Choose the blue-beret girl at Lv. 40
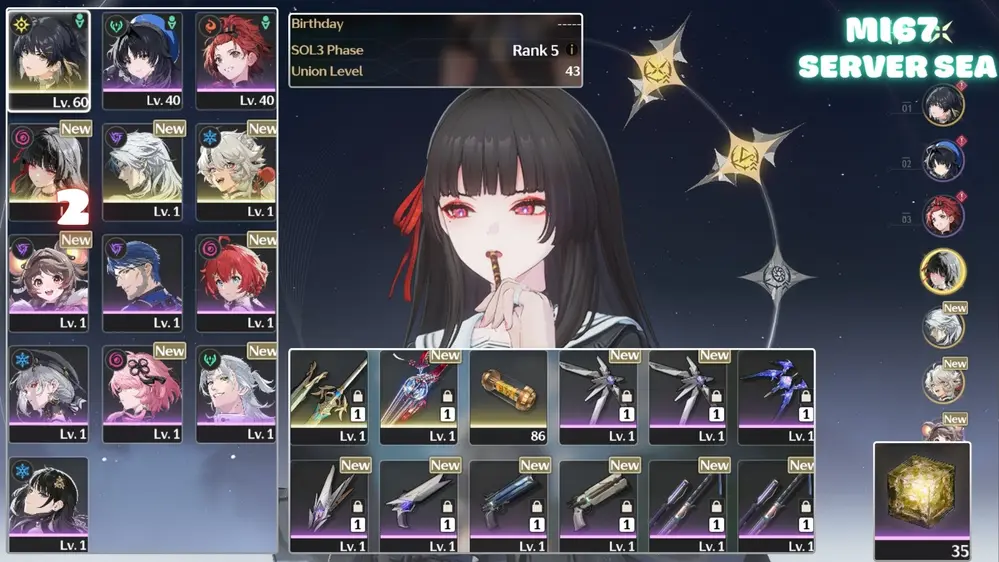This screenshot has height=562, width=999. click(142, 60)
